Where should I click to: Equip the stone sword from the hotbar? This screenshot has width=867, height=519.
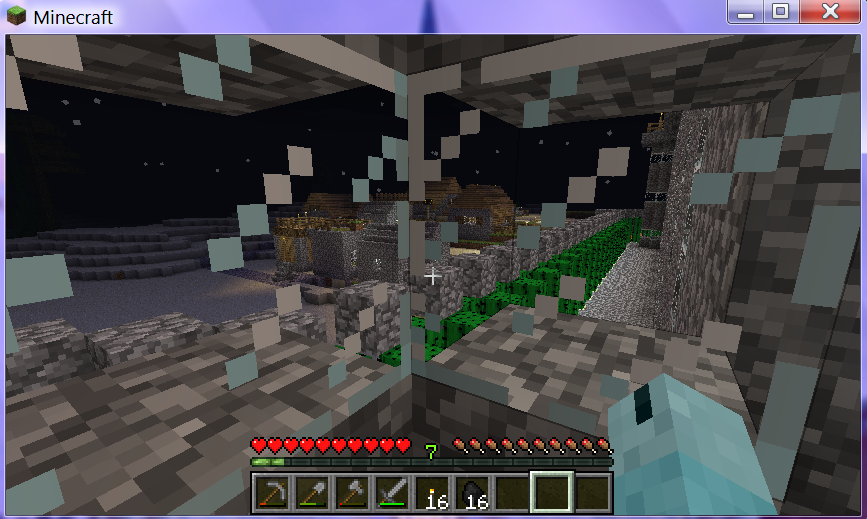click(391, 491)
